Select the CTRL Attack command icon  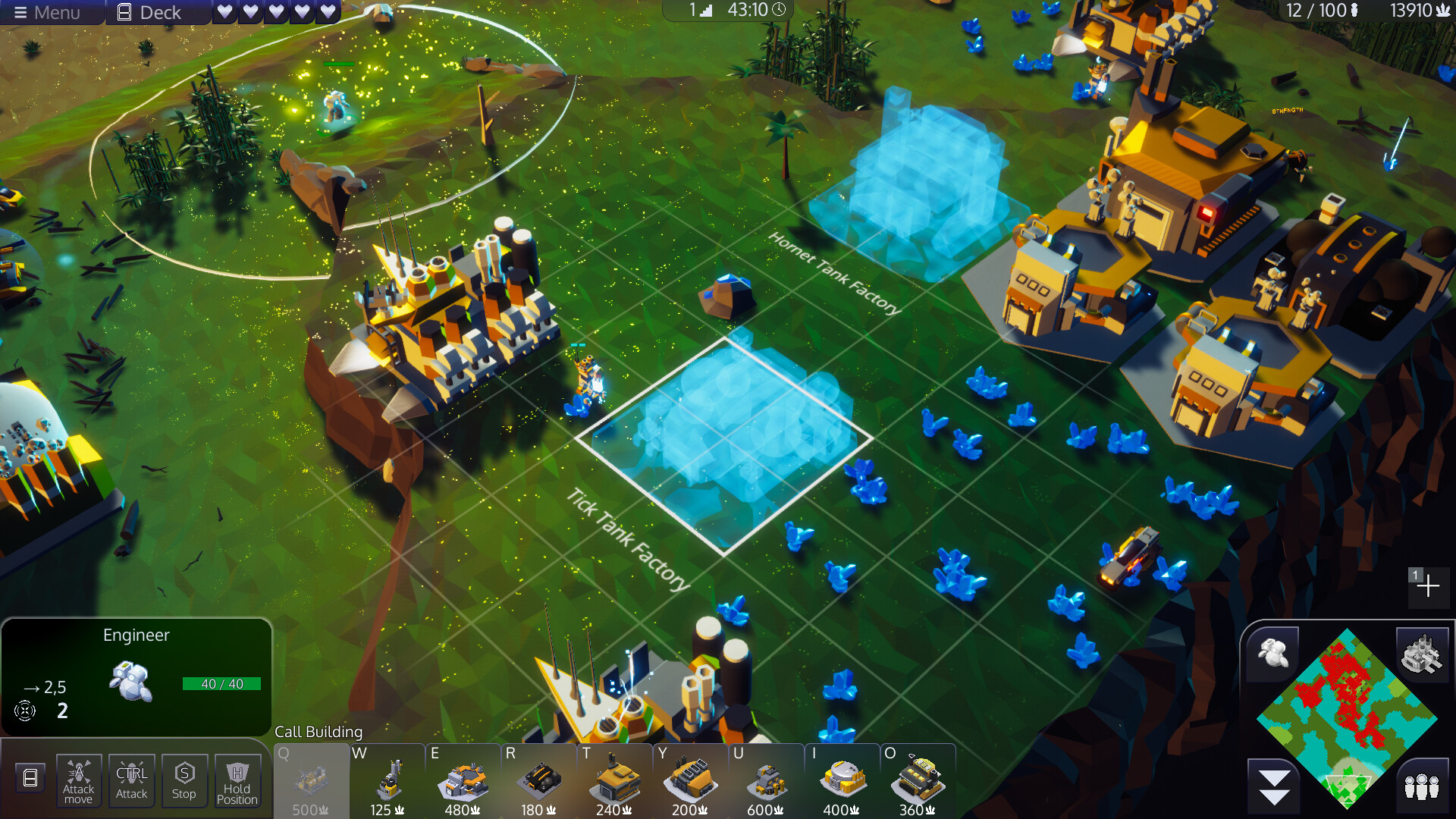tap(131, 780)
